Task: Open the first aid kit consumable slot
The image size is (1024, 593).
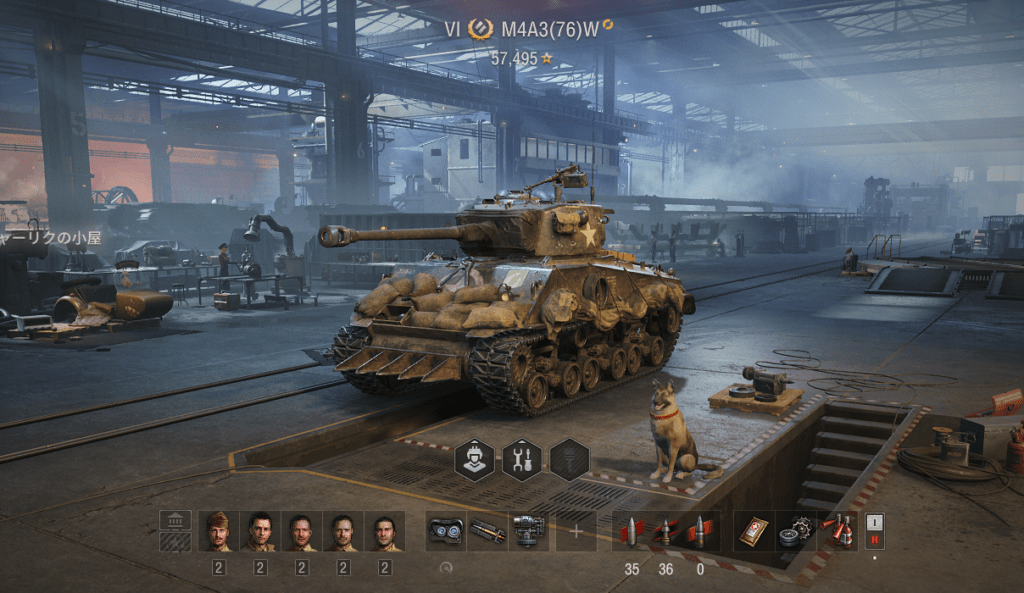Action: click(x=753, y=531)
